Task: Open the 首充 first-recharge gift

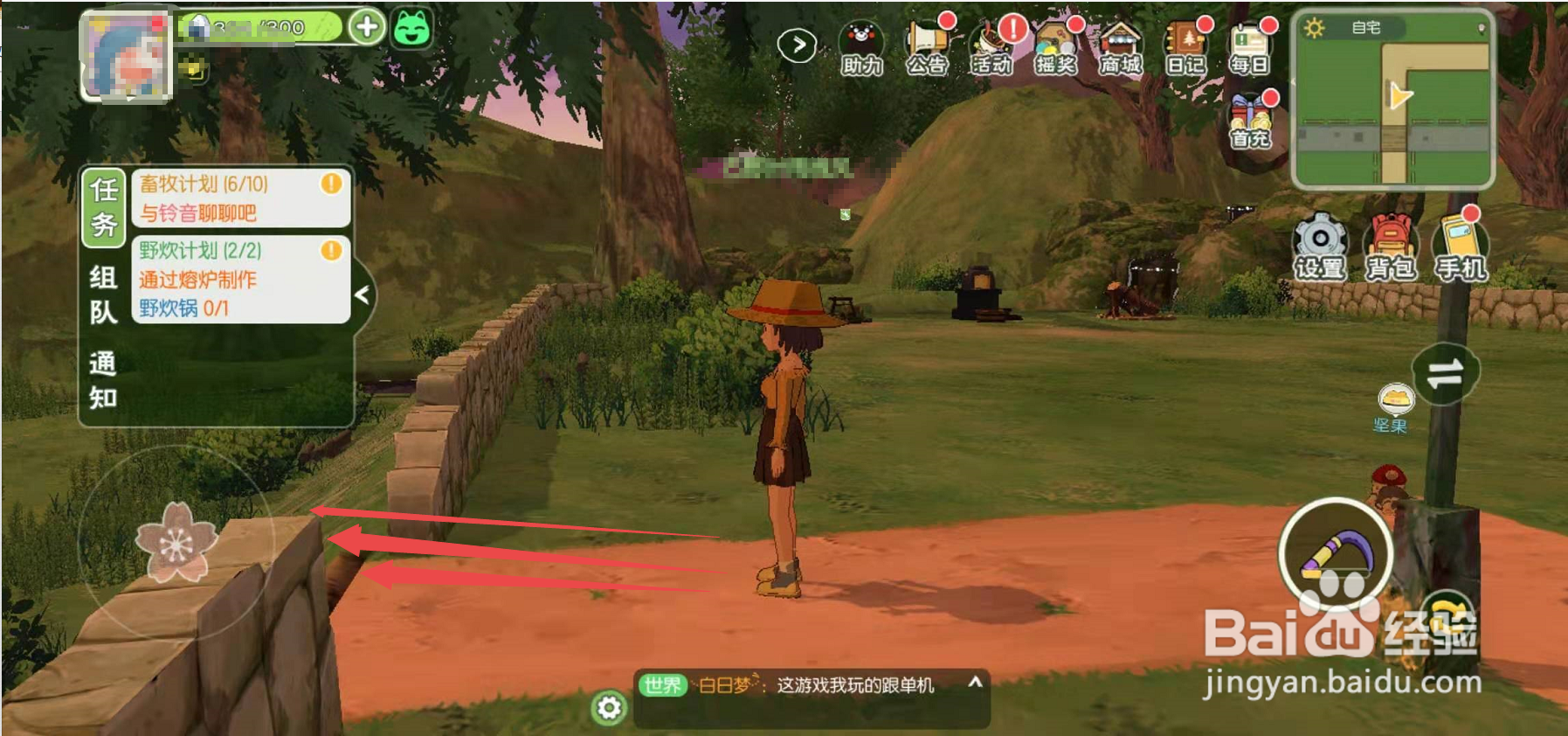Action: point(1250,121)
